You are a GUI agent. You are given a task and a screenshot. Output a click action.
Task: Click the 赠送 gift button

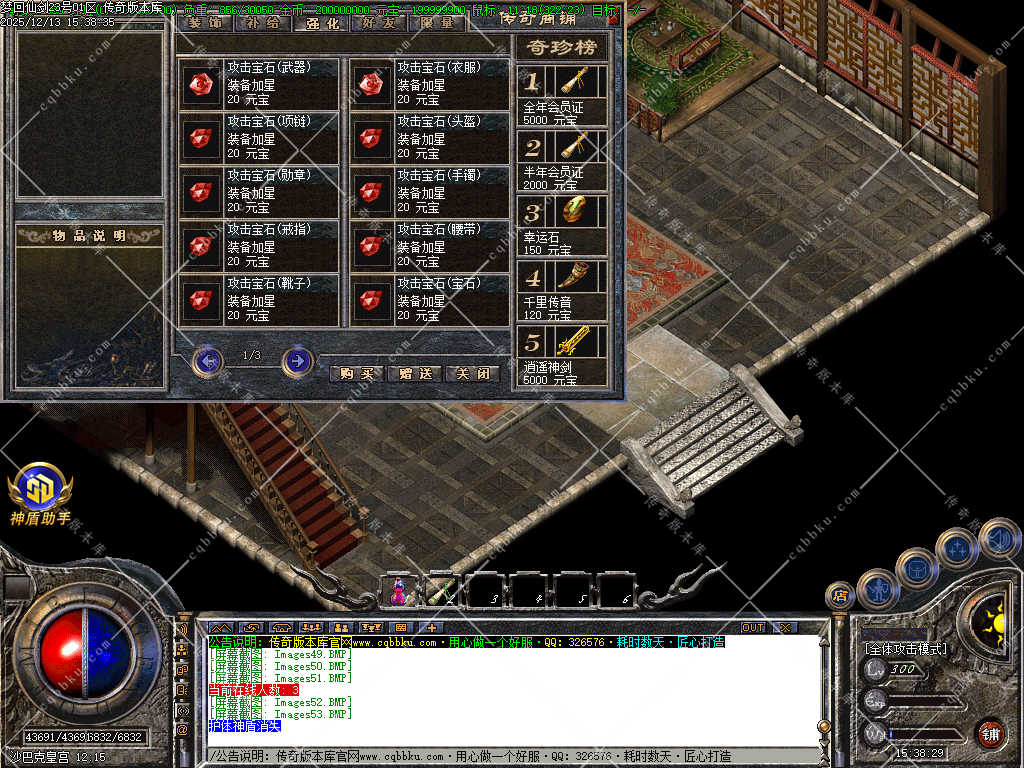coord(414,374)
